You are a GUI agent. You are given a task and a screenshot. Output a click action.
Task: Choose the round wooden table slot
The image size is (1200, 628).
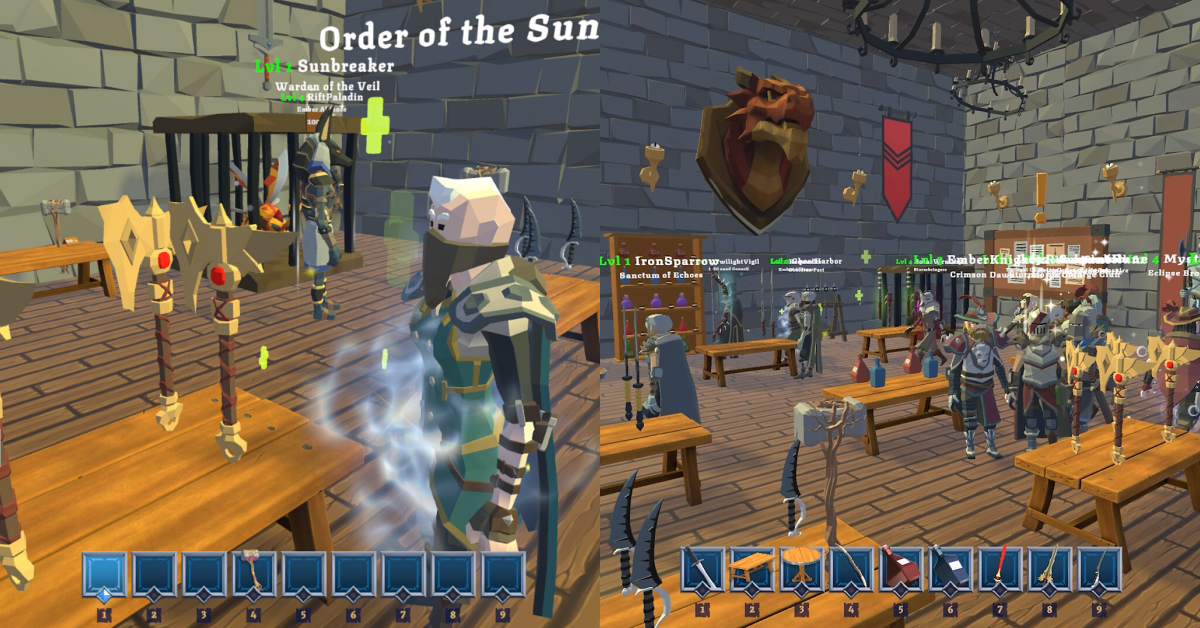801,570
